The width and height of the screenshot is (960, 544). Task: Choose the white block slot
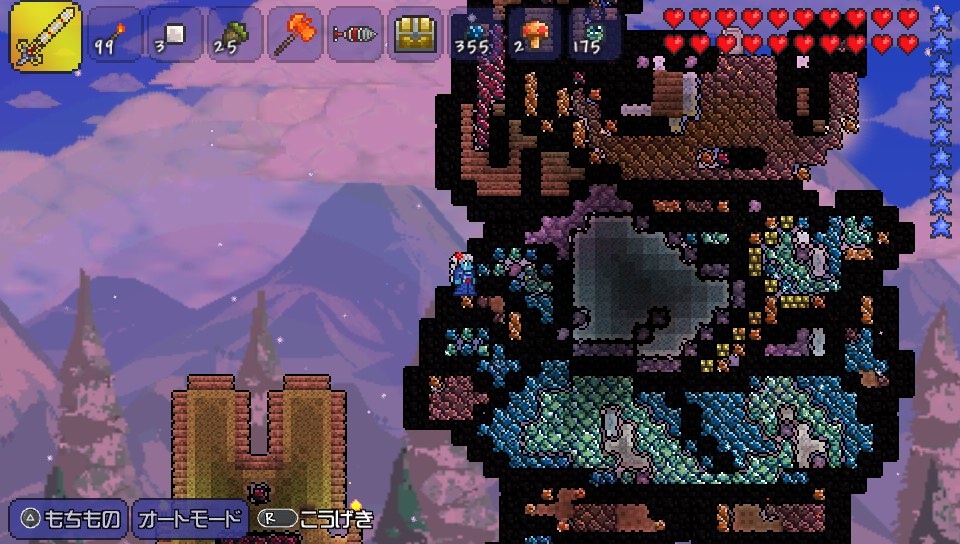pyautogui.click(x=174, y=35)
